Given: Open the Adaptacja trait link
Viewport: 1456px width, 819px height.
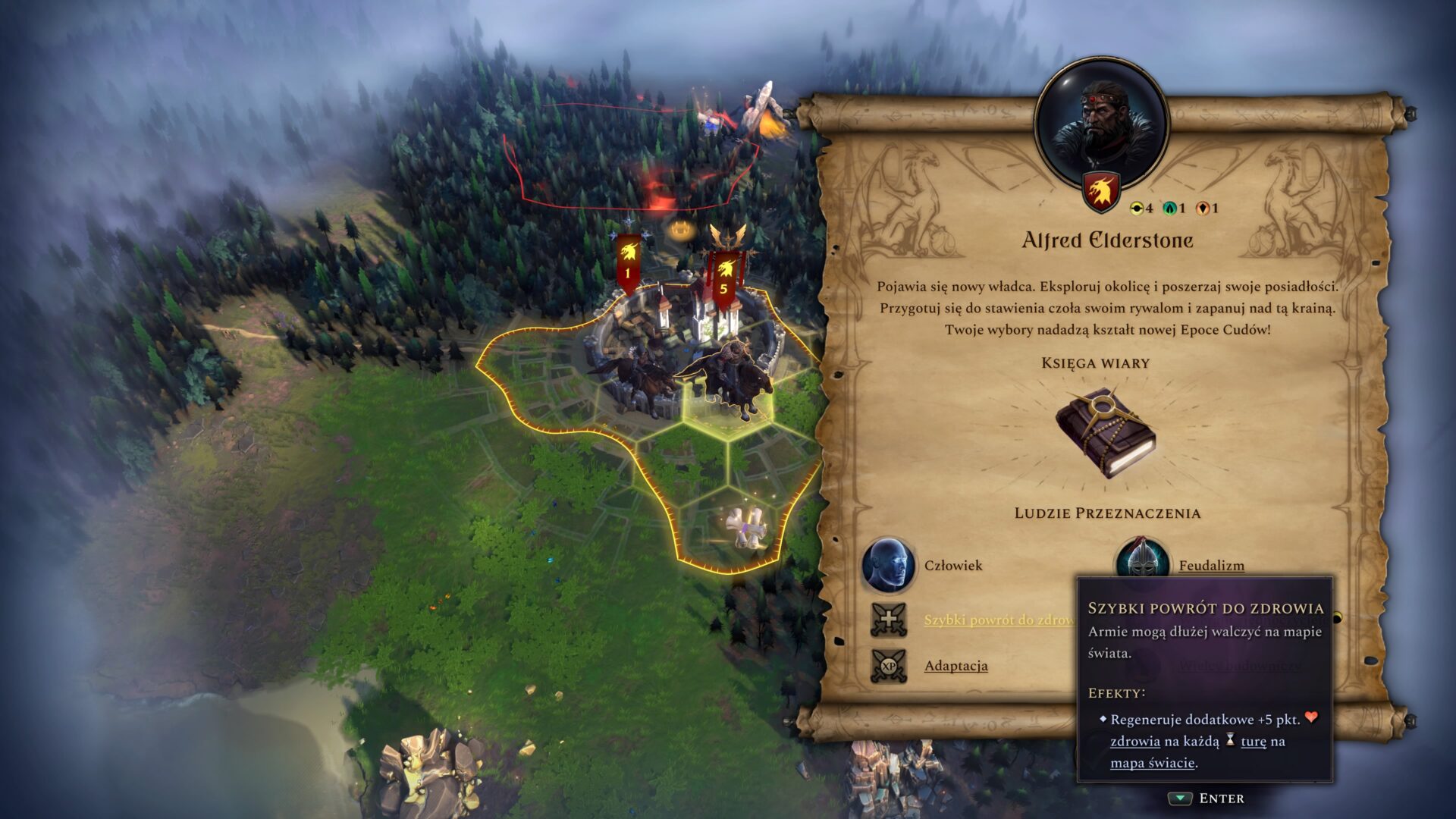Looking at the screenshot, I should click(955, 666).
